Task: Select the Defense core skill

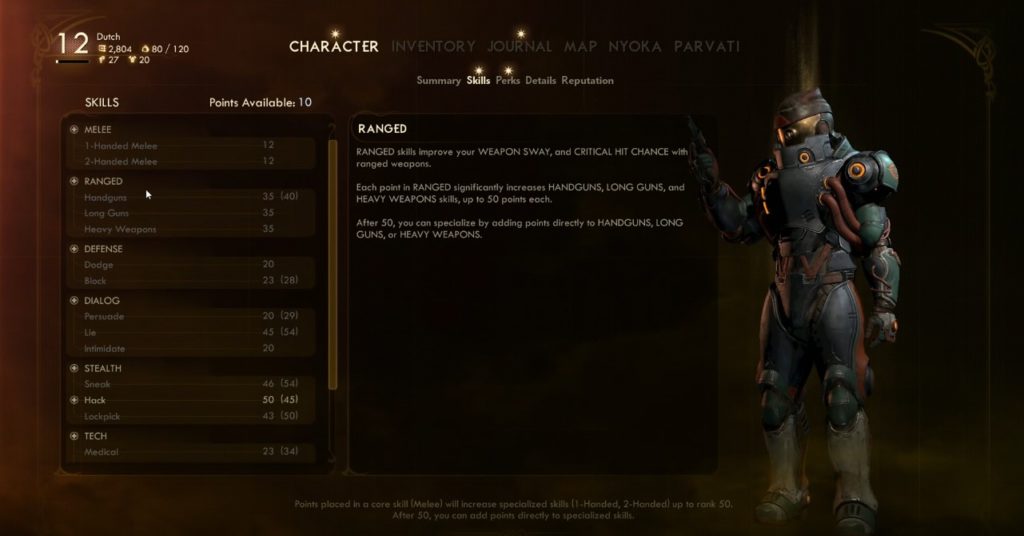Action: [x=103, y=248]
